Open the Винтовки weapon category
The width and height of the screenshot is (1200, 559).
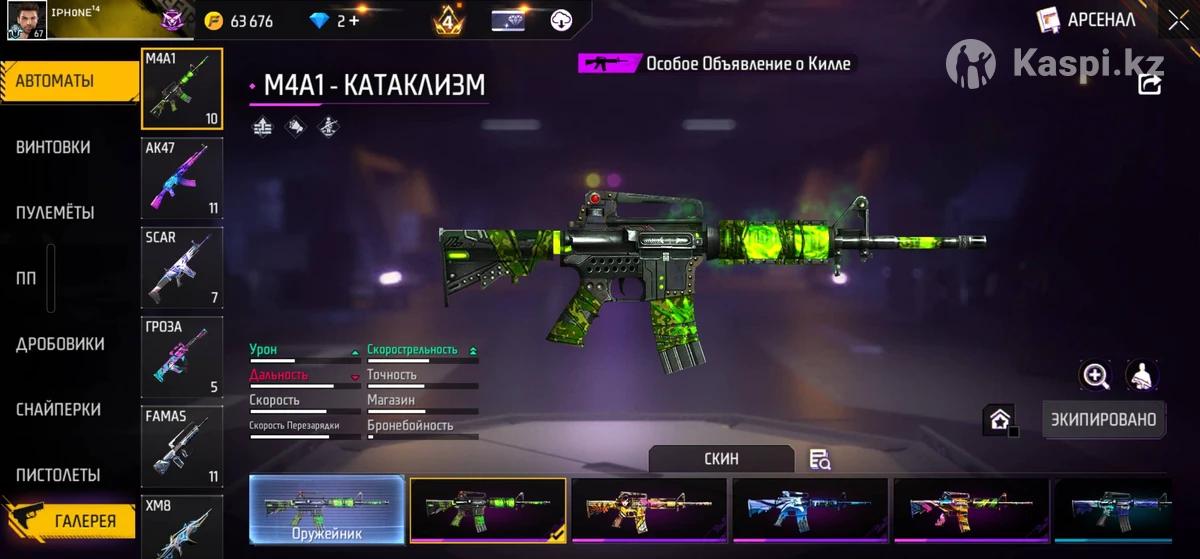[x=53, y=147]
